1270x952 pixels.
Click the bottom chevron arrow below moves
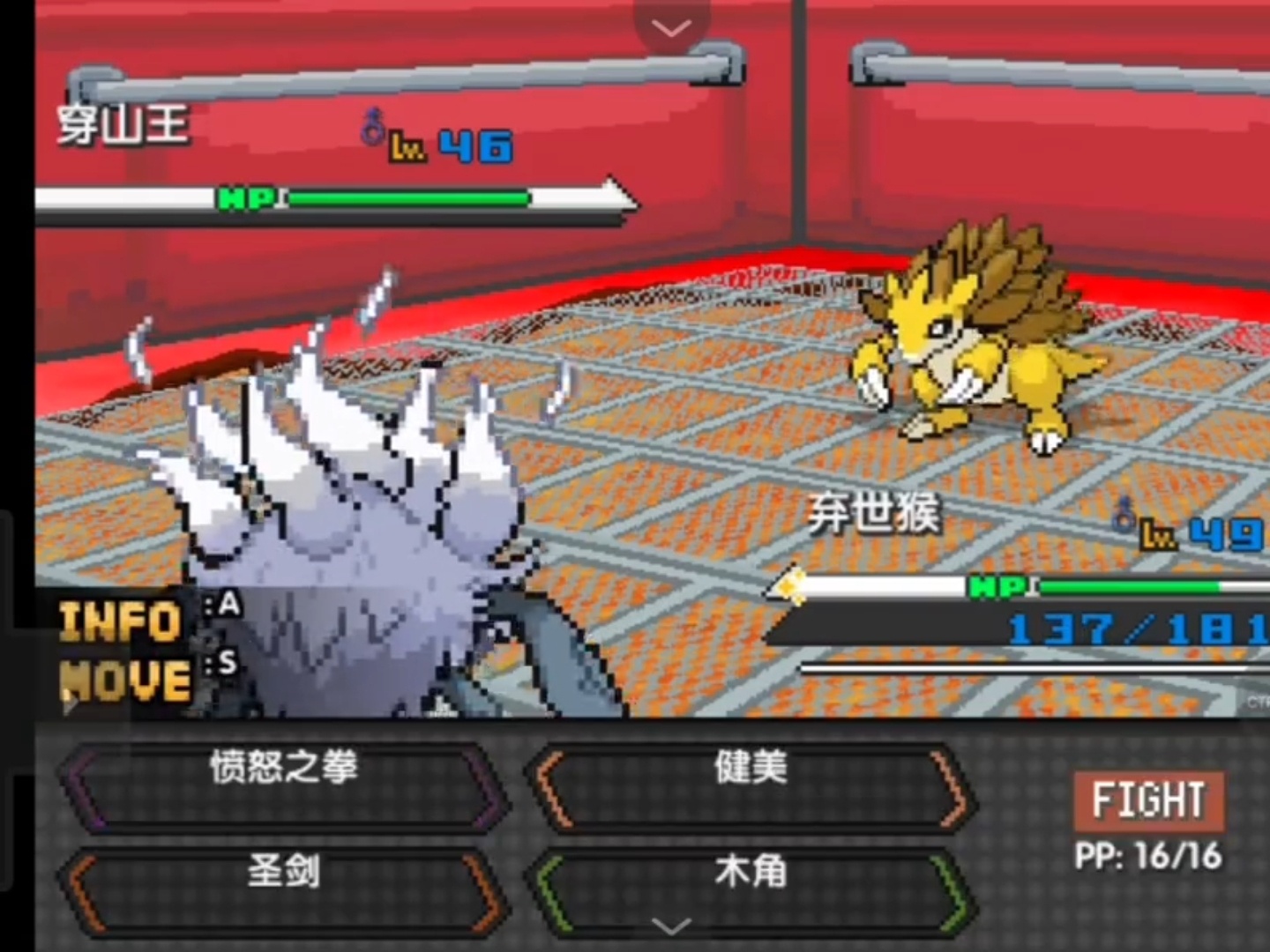click(671, 926)
